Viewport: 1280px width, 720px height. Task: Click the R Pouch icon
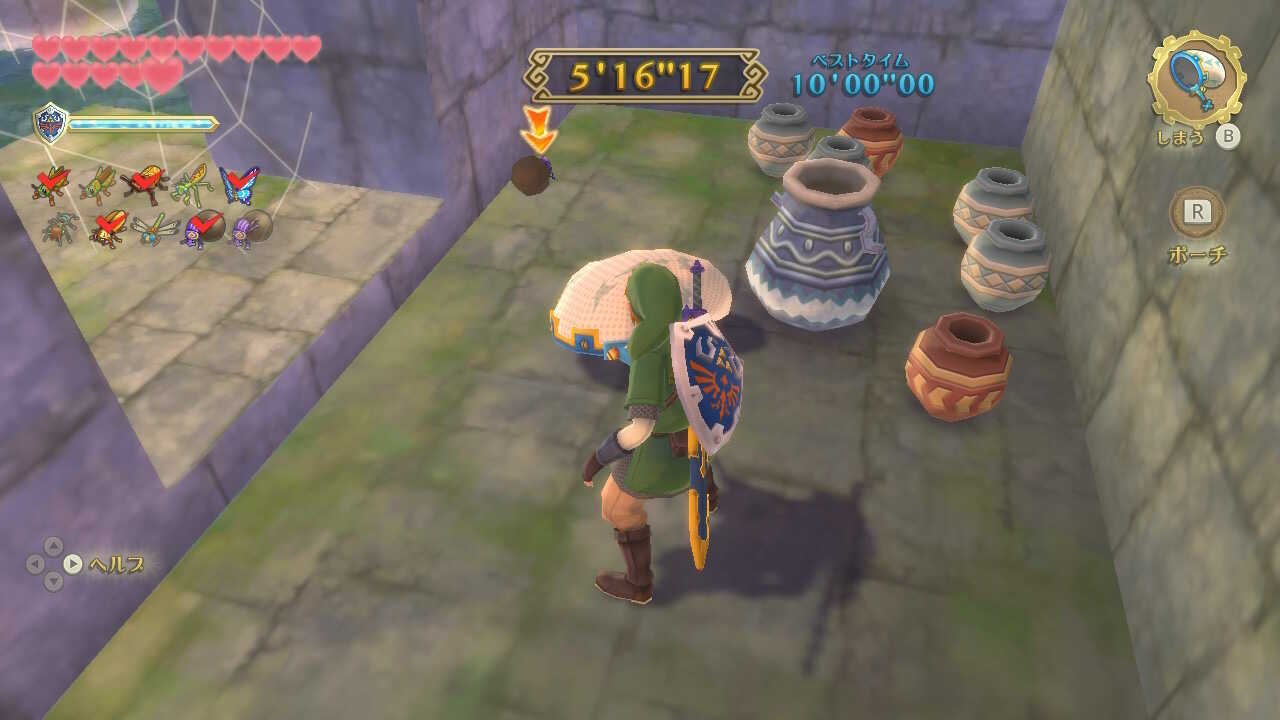(x=1198, y=213)
